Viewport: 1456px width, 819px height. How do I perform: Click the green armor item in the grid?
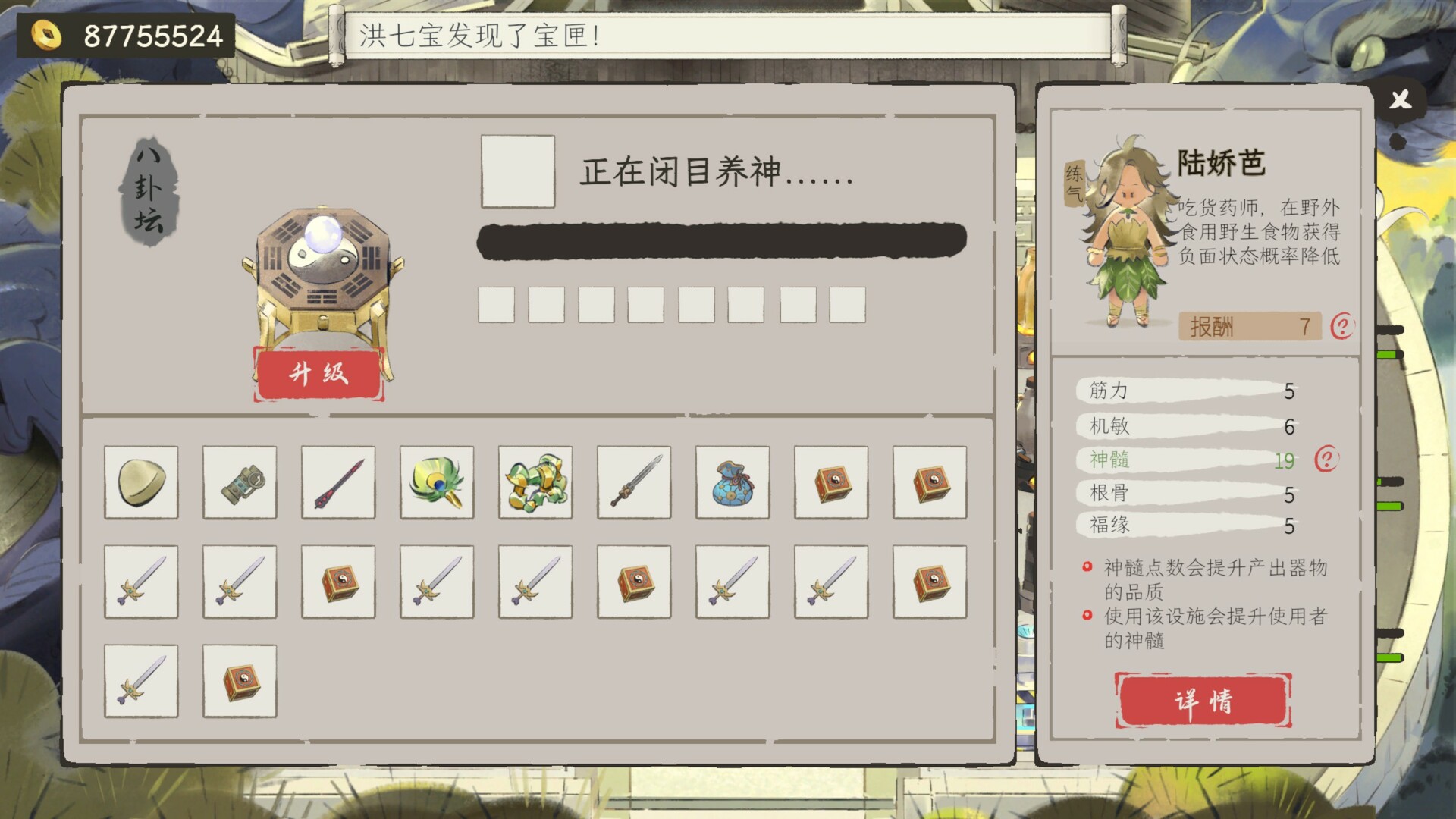[x=535, y=483]
